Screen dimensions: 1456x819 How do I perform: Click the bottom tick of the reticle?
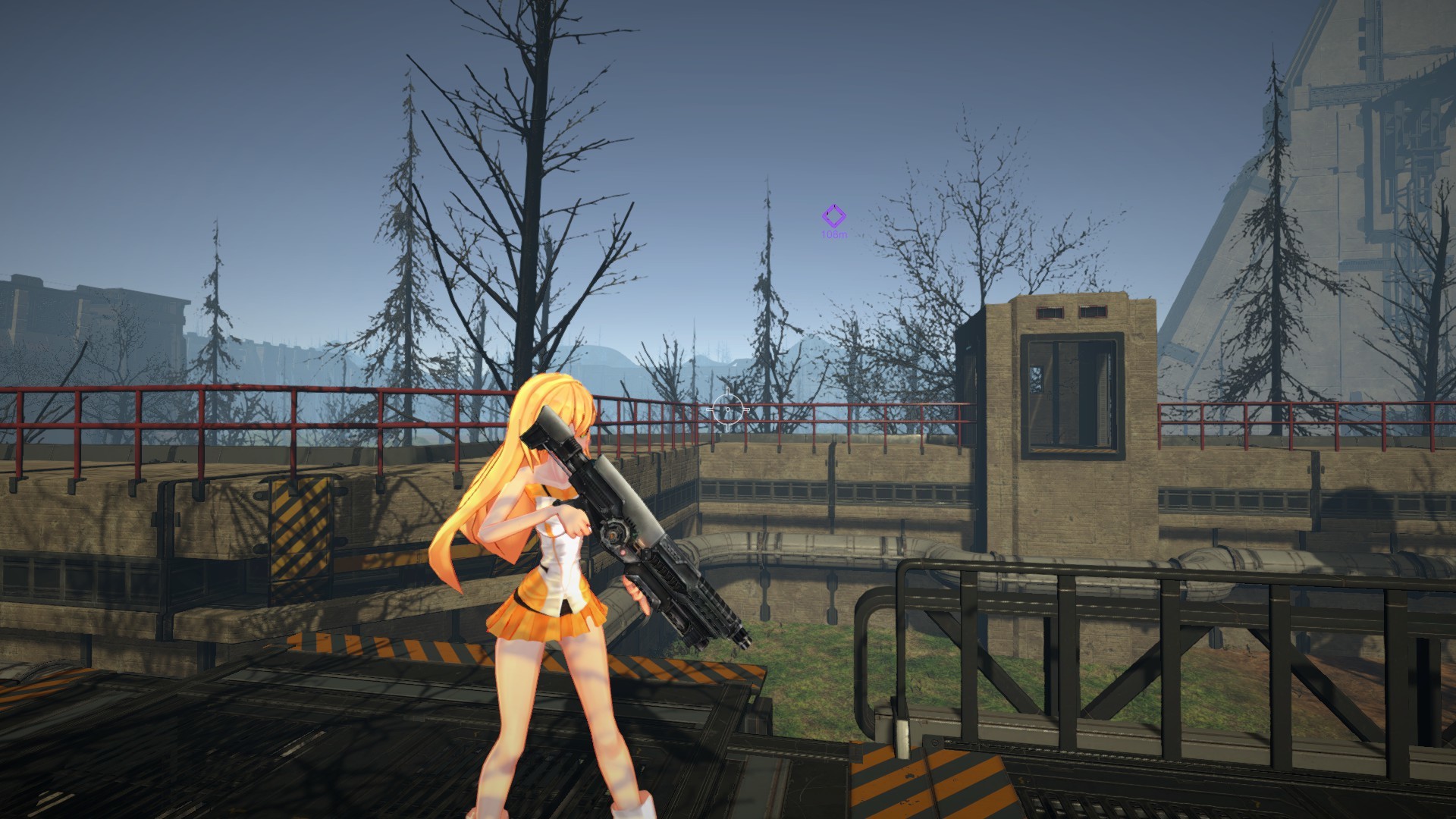pos(727,428)
